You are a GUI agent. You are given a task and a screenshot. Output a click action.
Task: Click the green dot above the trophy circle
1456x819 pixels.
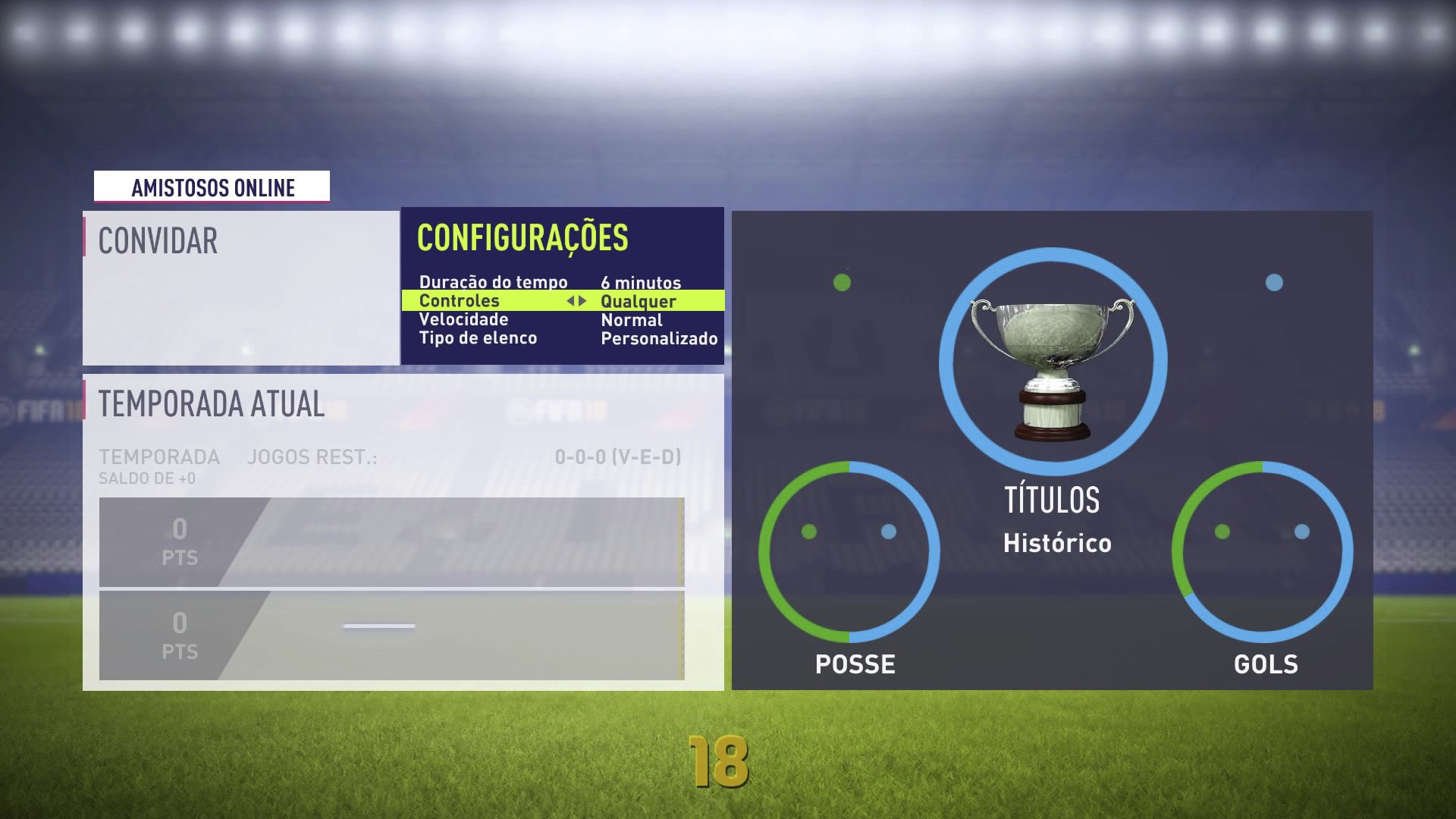tap(842, 282)
